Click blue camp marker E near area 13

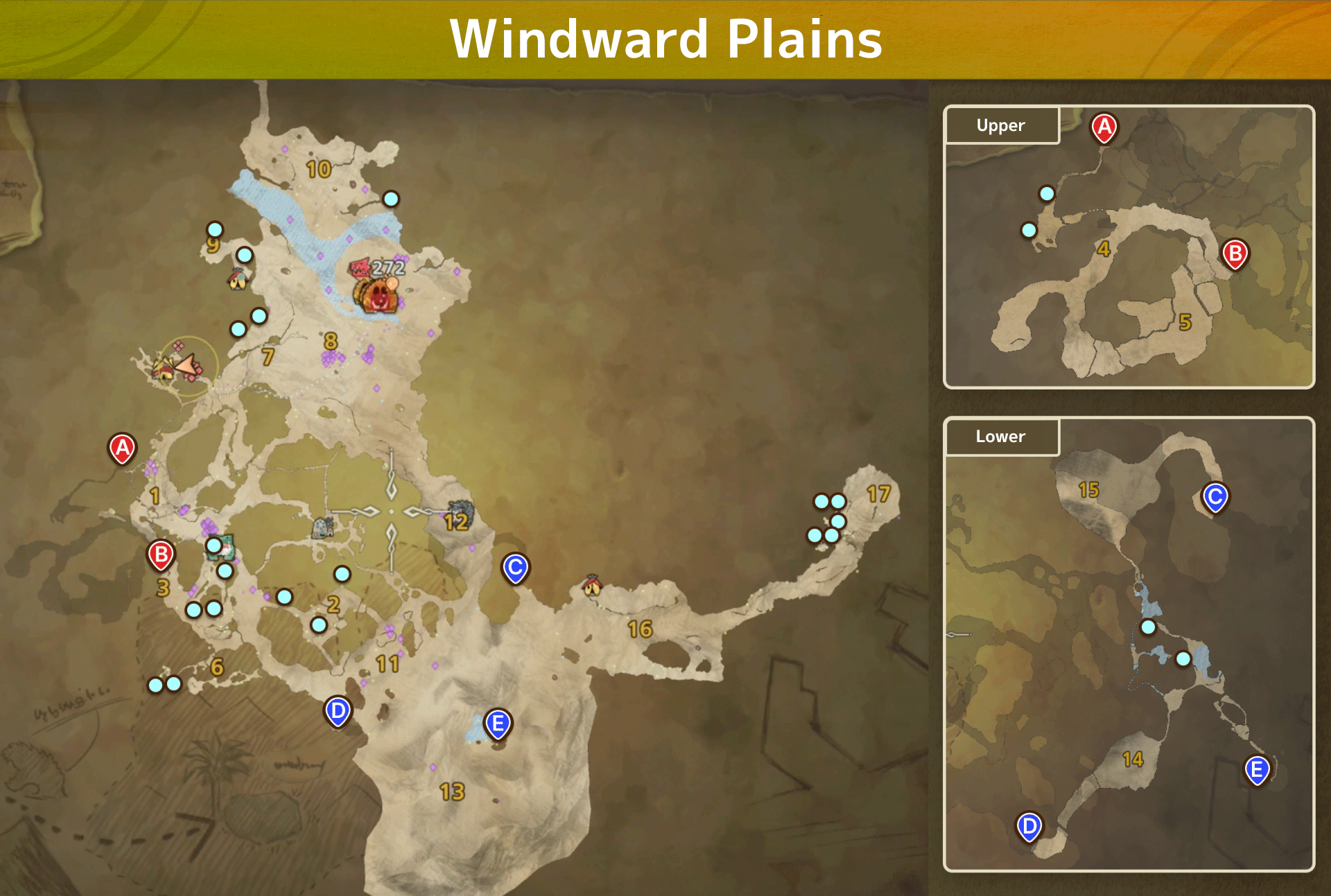pos(498,723)
